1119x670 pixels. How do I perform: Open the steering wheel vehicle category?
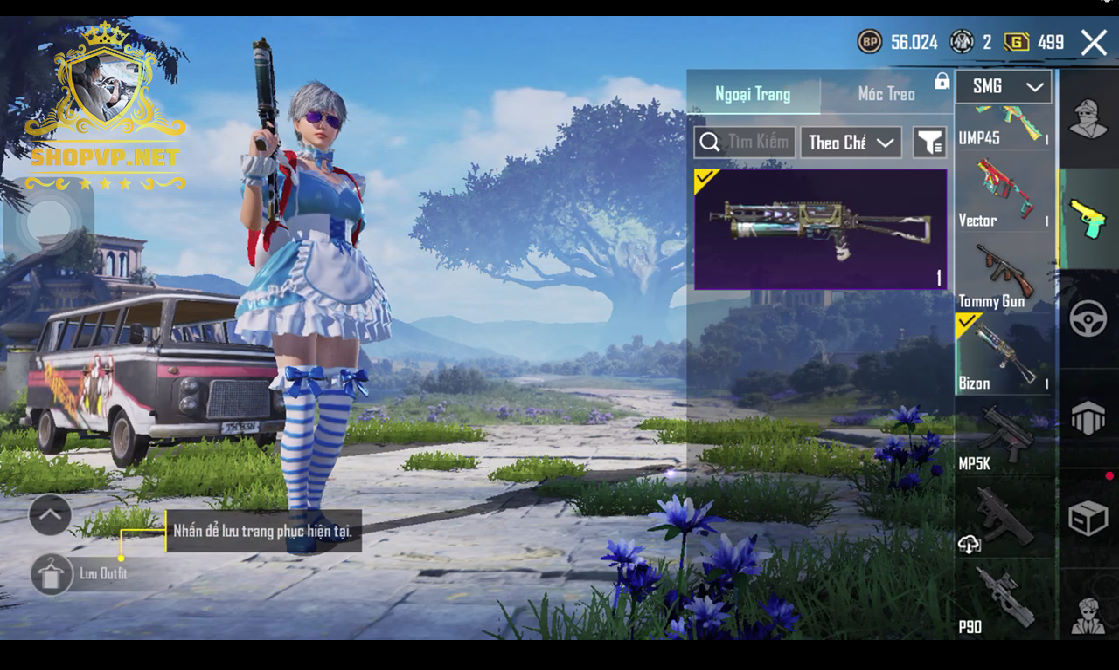click(x=1088, y=319)
